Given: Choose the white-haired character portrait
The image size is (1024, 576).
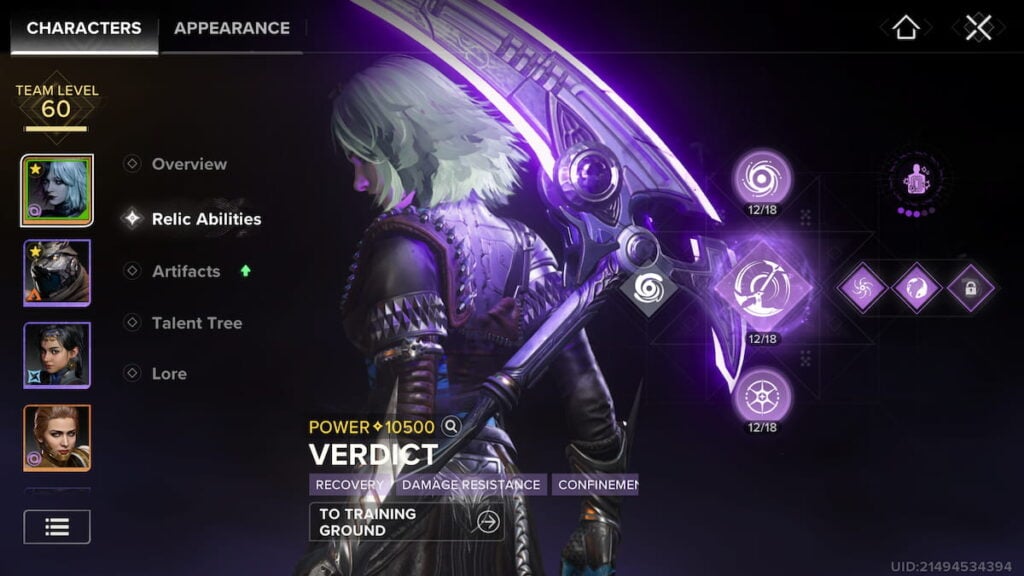Looking at the screenshot, I should 57,191.
